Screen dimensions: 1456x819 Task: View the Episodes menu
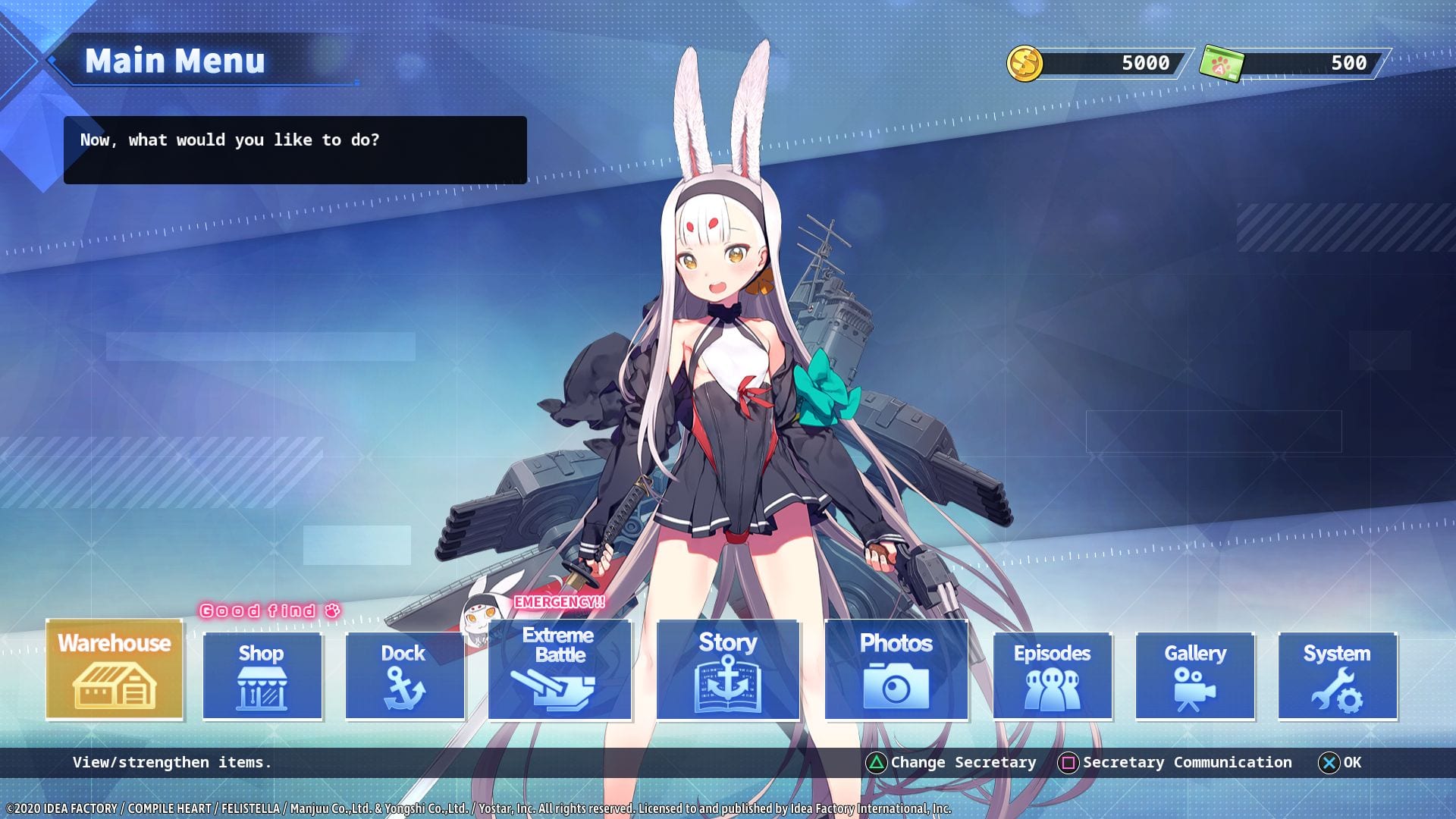1053,676
